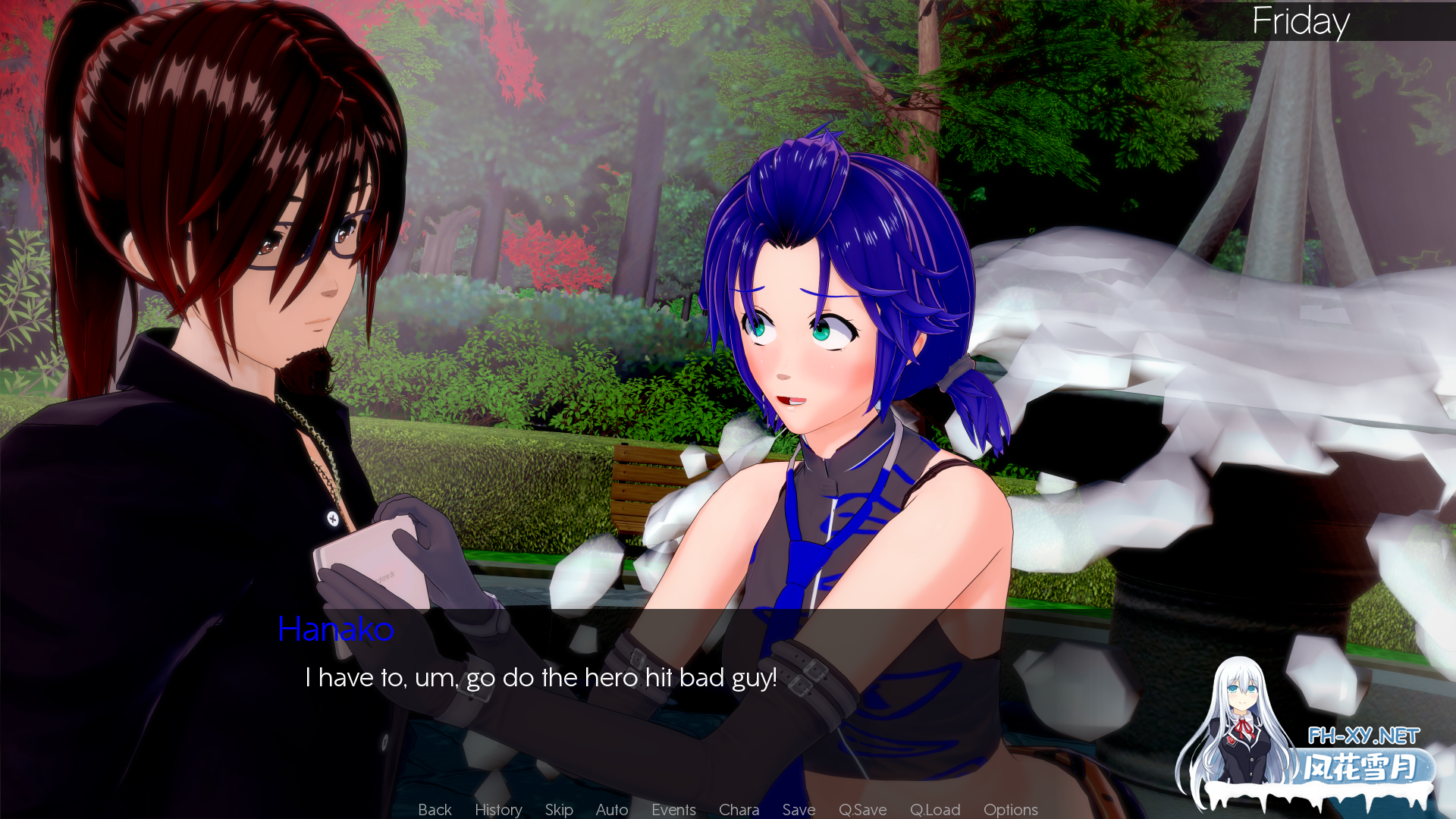This screenshot has width=1456, height=819.
Task: Open the Save screen
Action: tap(799, 809)
